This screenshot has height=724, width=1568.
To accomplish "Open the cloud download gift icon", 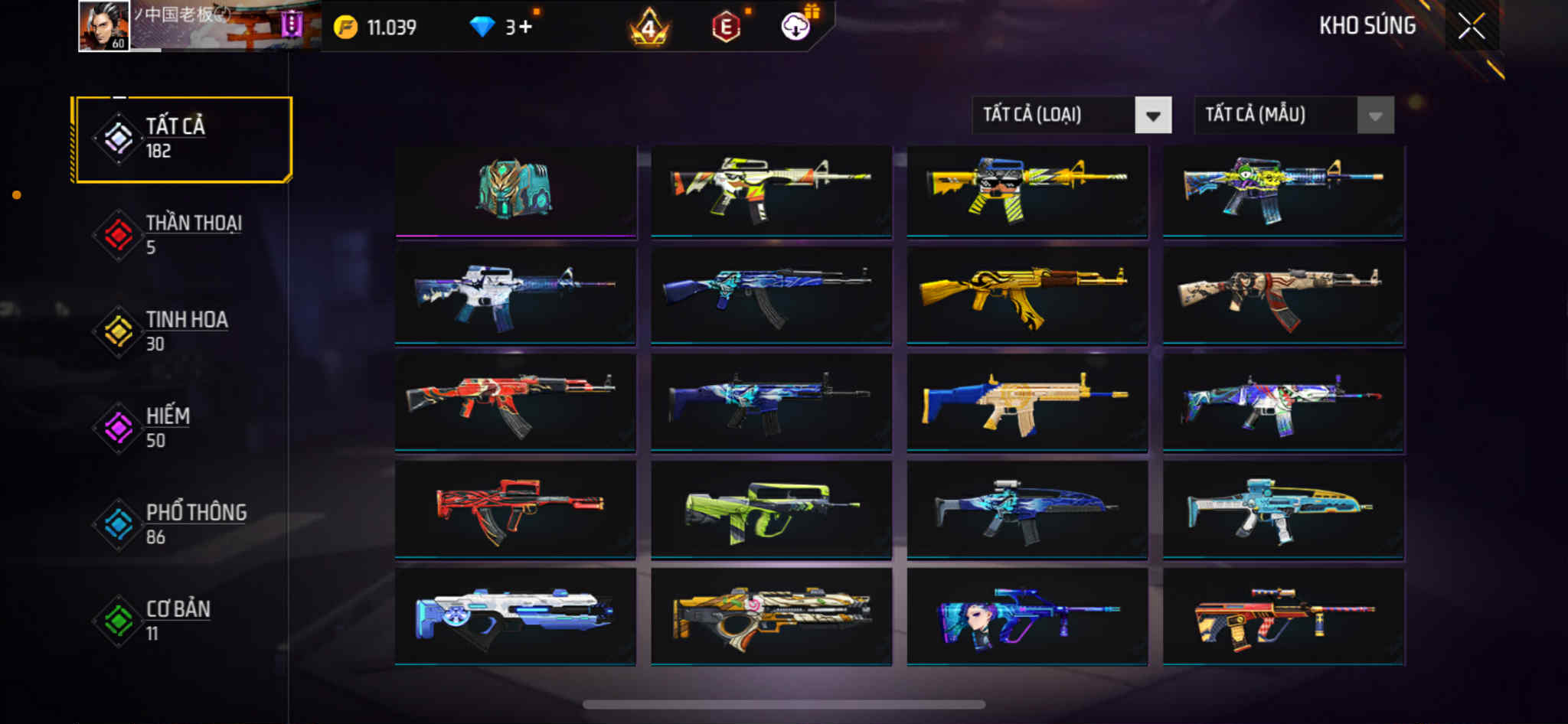I will tap(796, 27).
